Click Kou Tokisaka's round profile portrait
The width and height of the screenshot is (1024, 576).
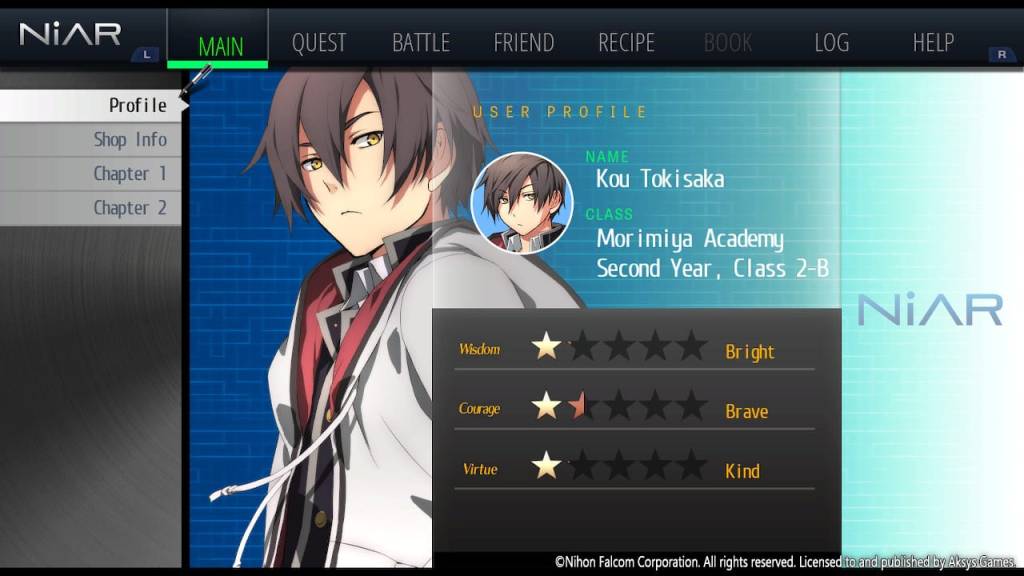coord(521,203)
